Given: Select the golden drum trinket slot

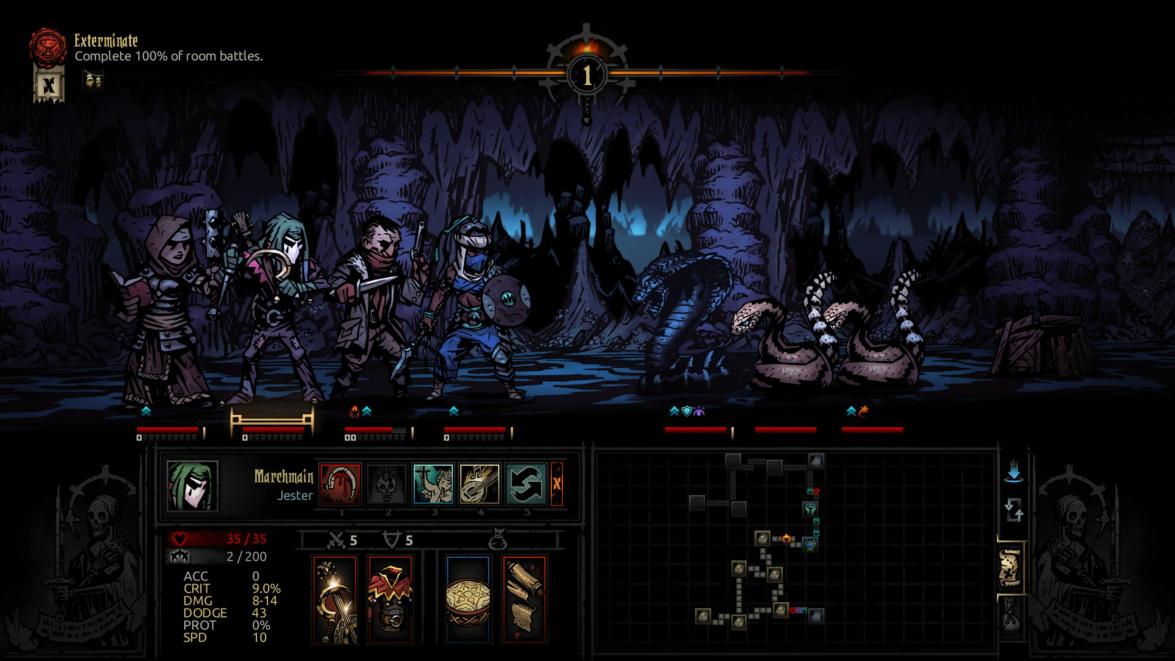Looking at the screenshot, I should pos(467,598).
